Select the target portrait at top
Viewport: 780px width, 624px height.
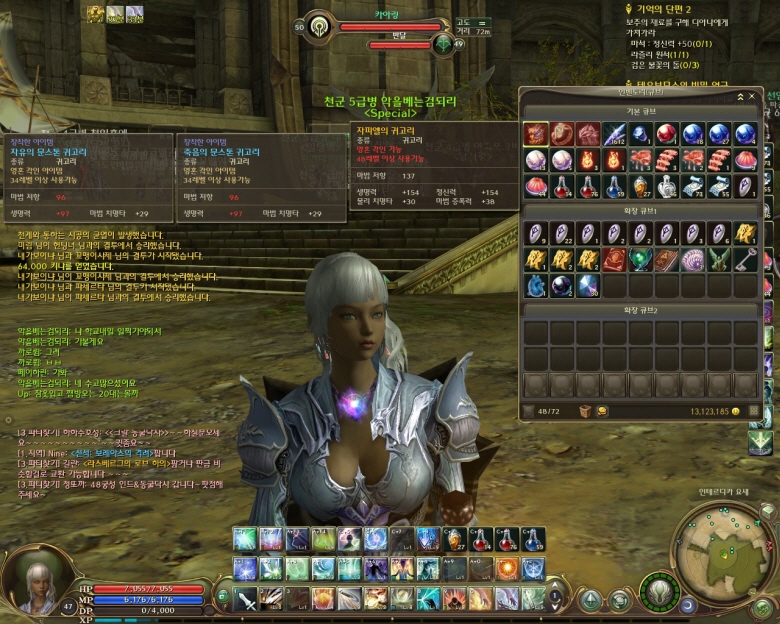[320, 24]
